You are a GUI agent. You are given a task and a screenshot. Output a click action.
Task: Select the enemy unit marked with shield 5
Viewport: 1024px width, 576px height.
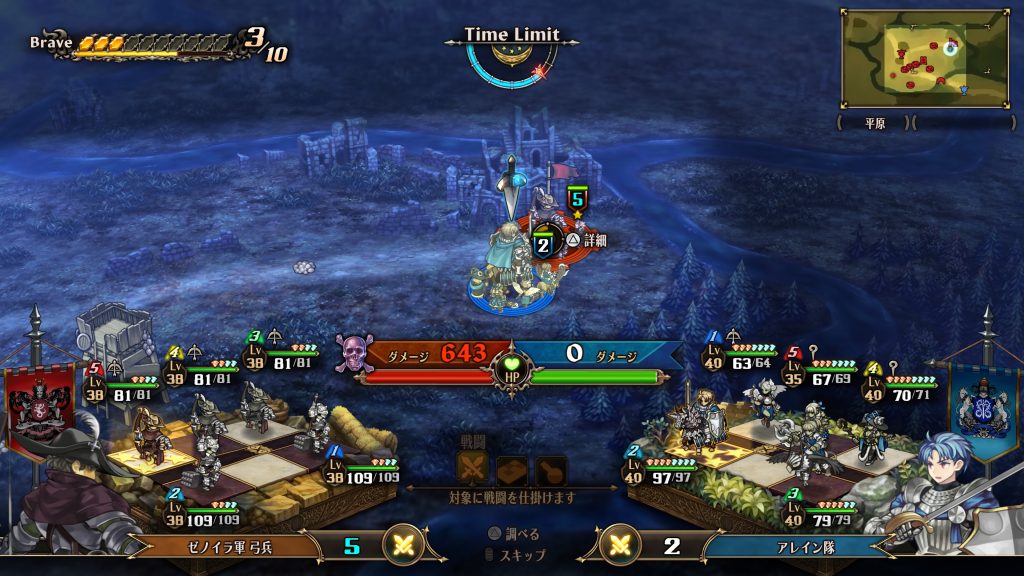coord(576,199)
